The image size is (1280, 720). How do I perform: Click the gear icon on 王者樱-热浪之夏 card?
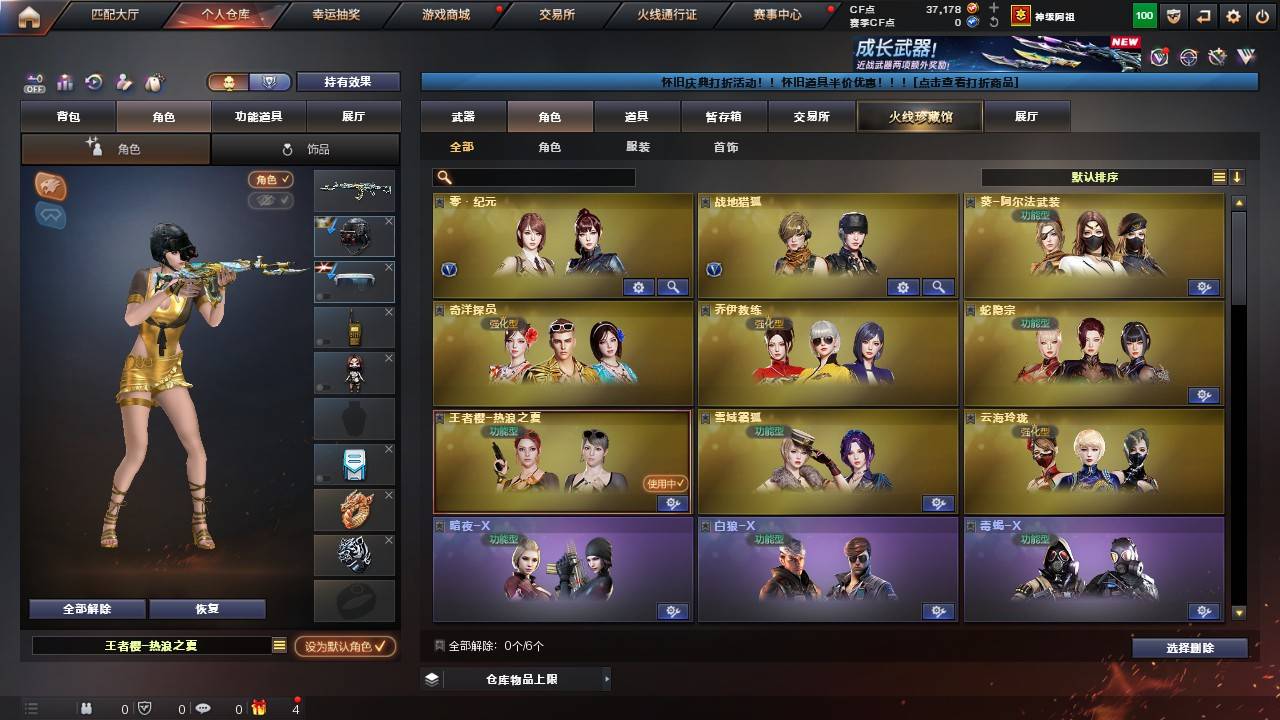pyautogui.click(x=673, y=504)
